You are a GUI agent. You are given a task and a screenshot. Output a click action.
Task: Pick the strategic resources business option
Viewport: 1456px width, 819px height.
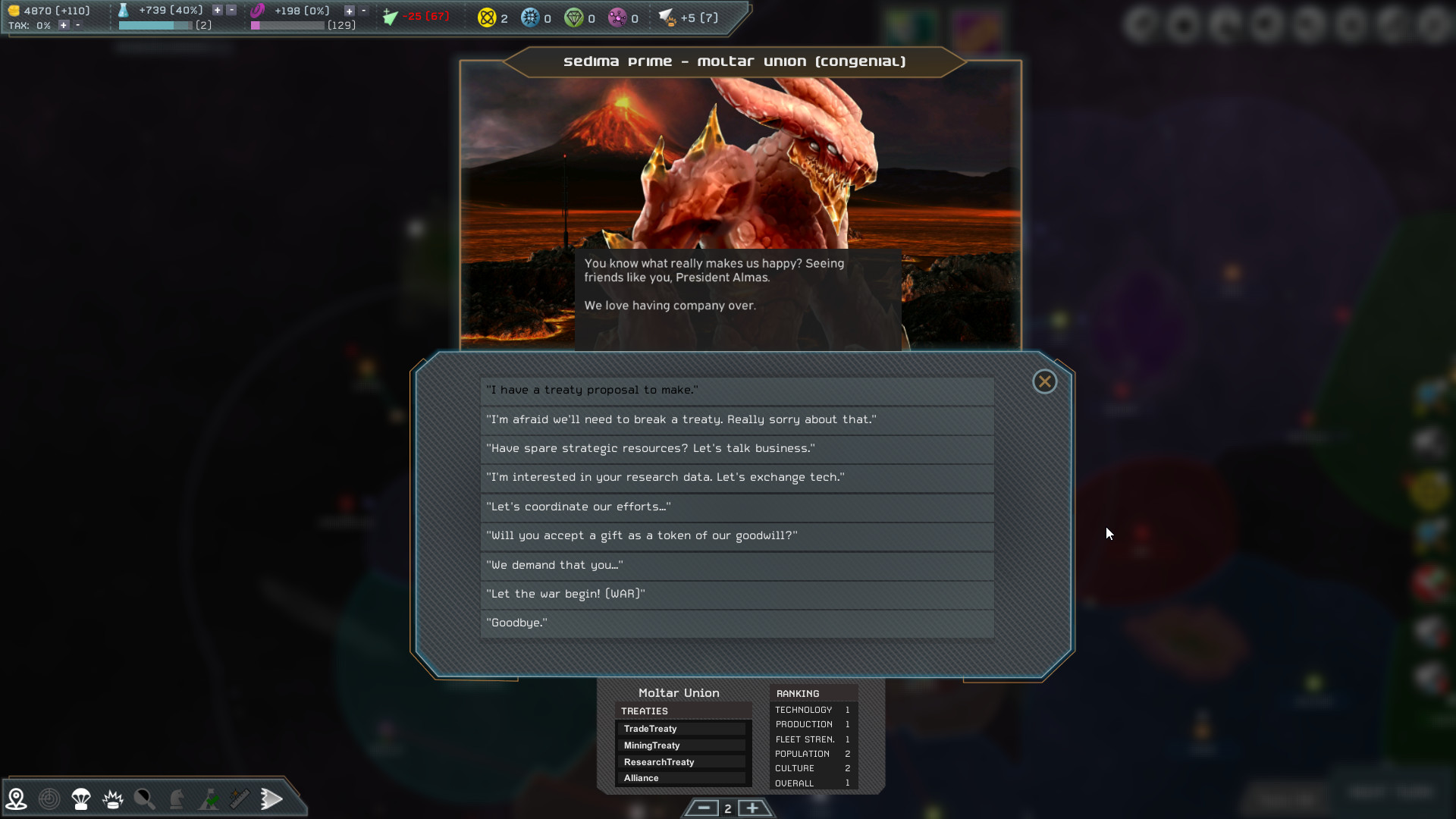click(x=736, y=449)
